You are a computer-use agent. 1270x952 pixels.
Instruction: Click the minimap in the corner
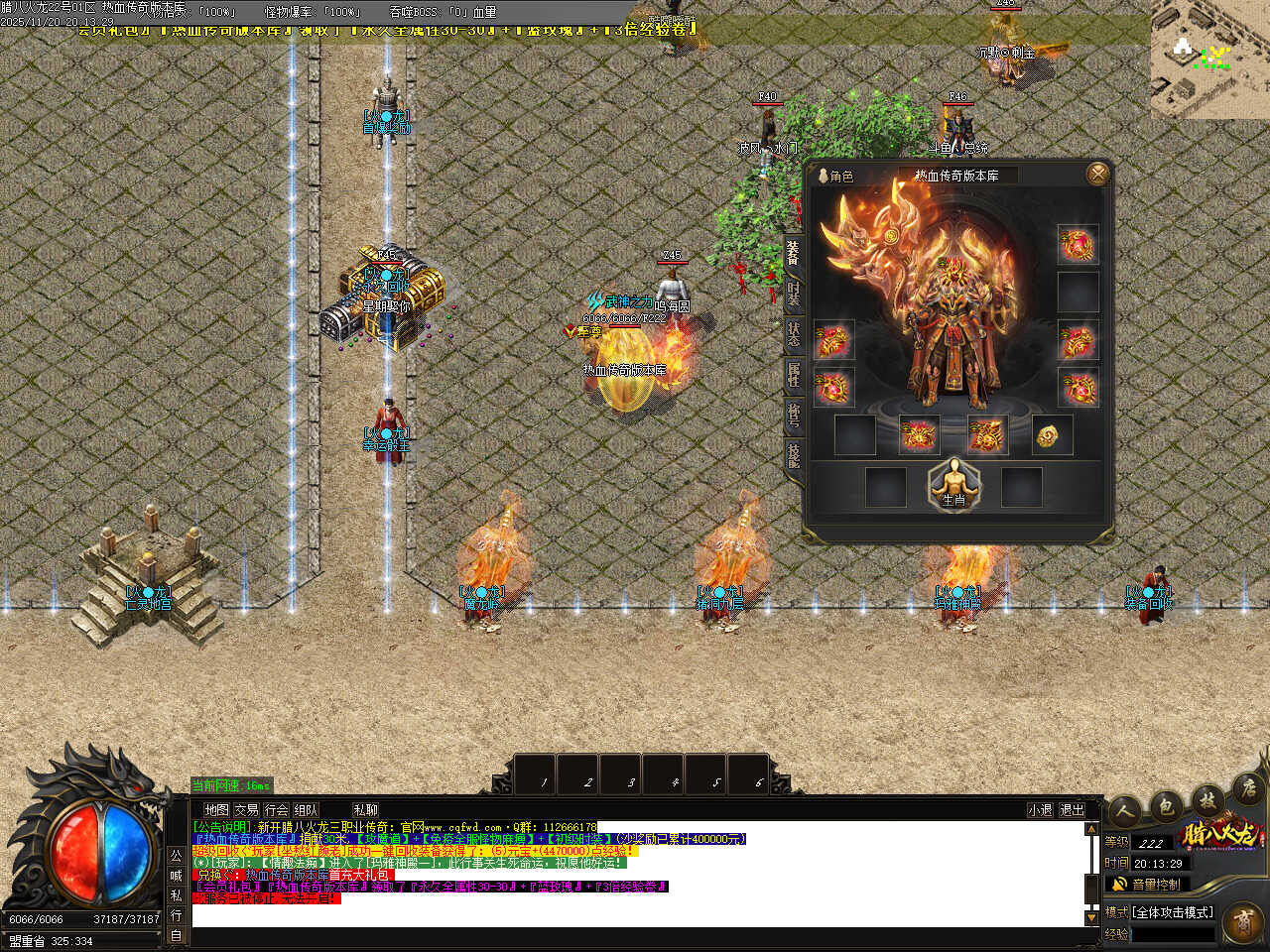(x=1209, y=59)
